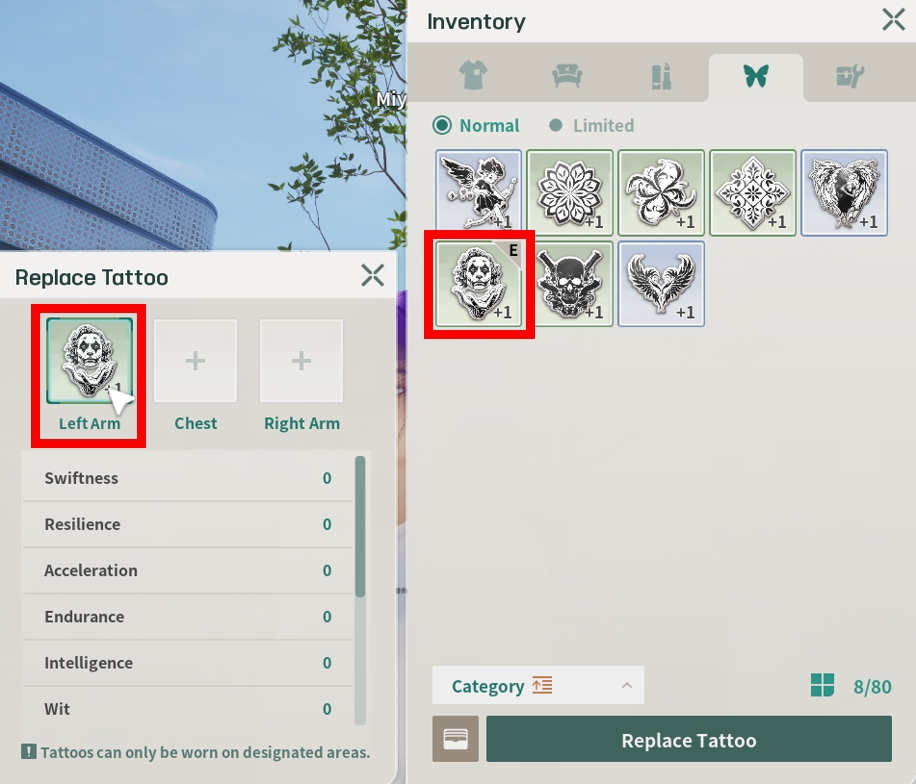Close the Inventory panel

pos(893,20)
